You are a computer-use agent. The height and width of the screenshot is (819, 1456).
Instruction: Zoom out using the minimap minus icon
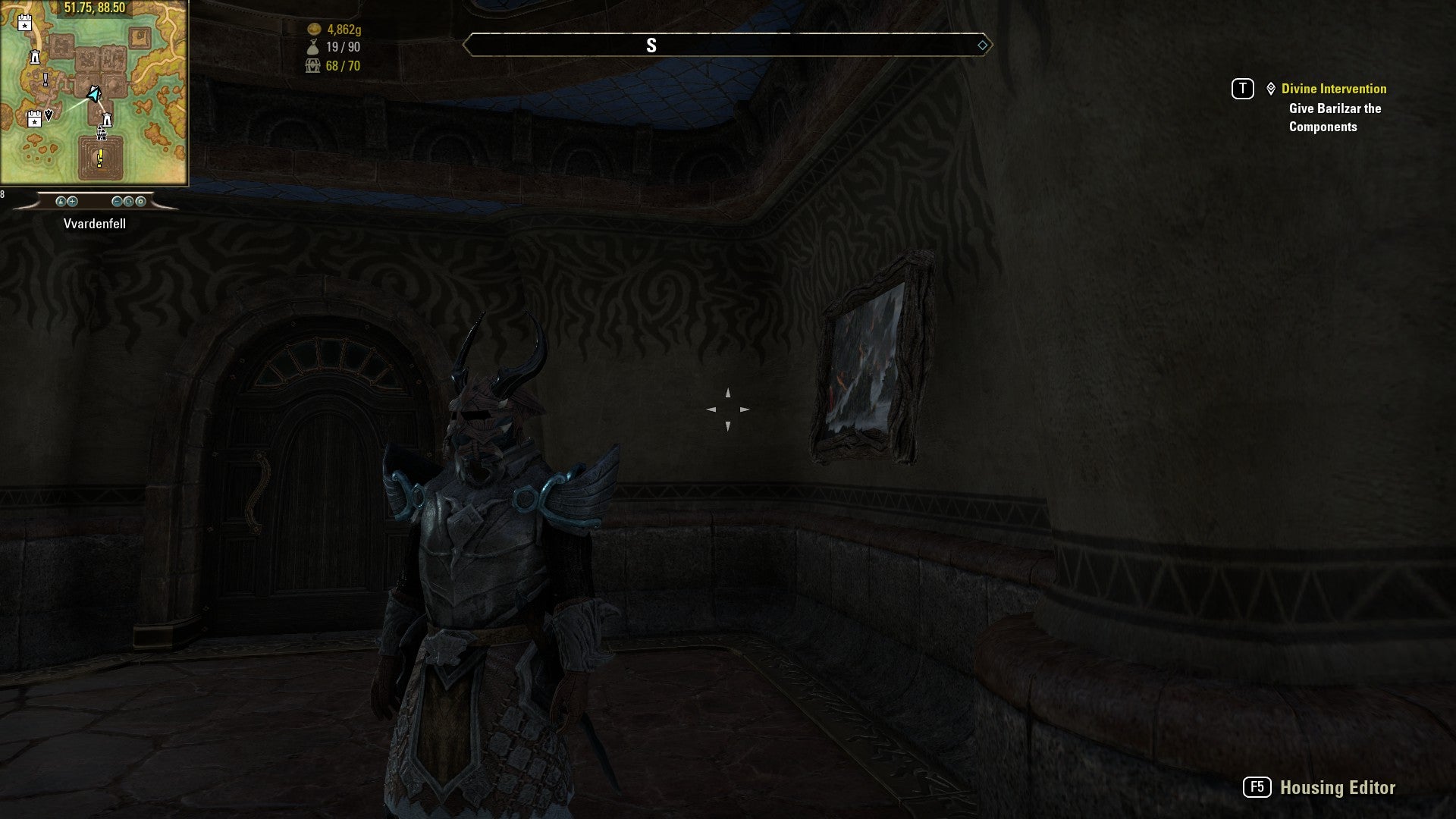point(117,202)
